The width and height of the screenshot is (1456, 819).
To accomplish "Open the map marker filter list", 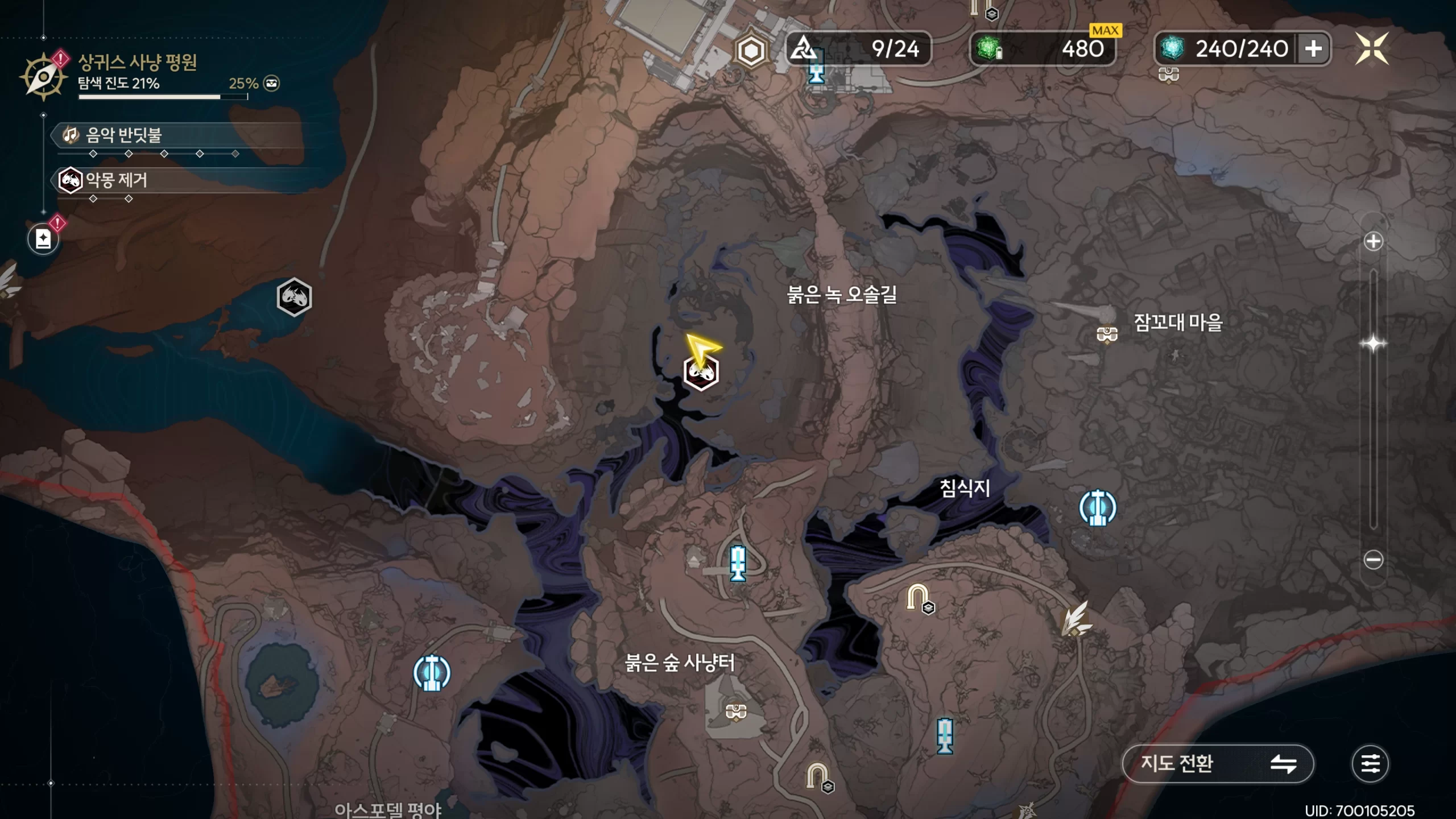I will 1370,763.
